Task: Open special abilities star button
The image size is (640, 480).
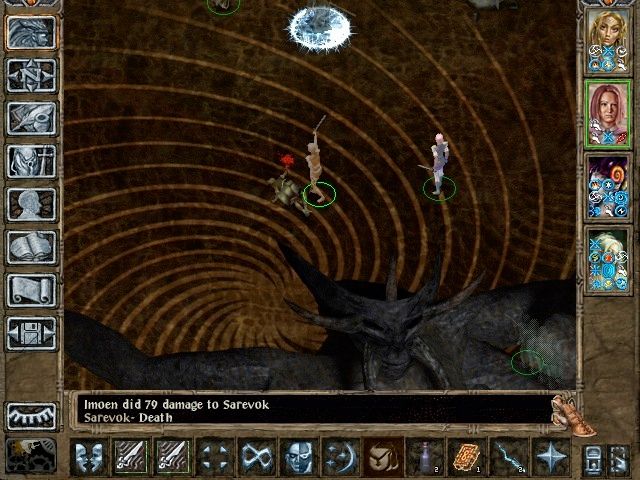Action: pos(549,457)
